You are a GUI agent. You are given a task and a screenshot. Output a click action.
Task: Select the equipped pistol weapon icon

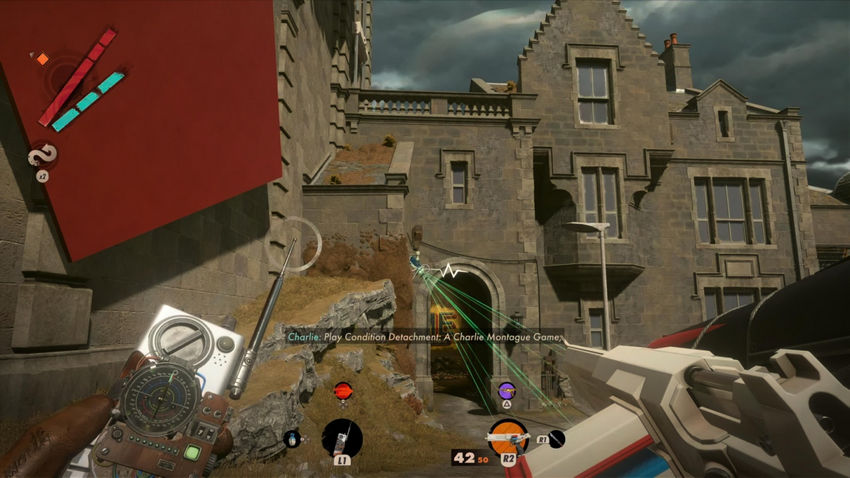click(x=506, y=437)
